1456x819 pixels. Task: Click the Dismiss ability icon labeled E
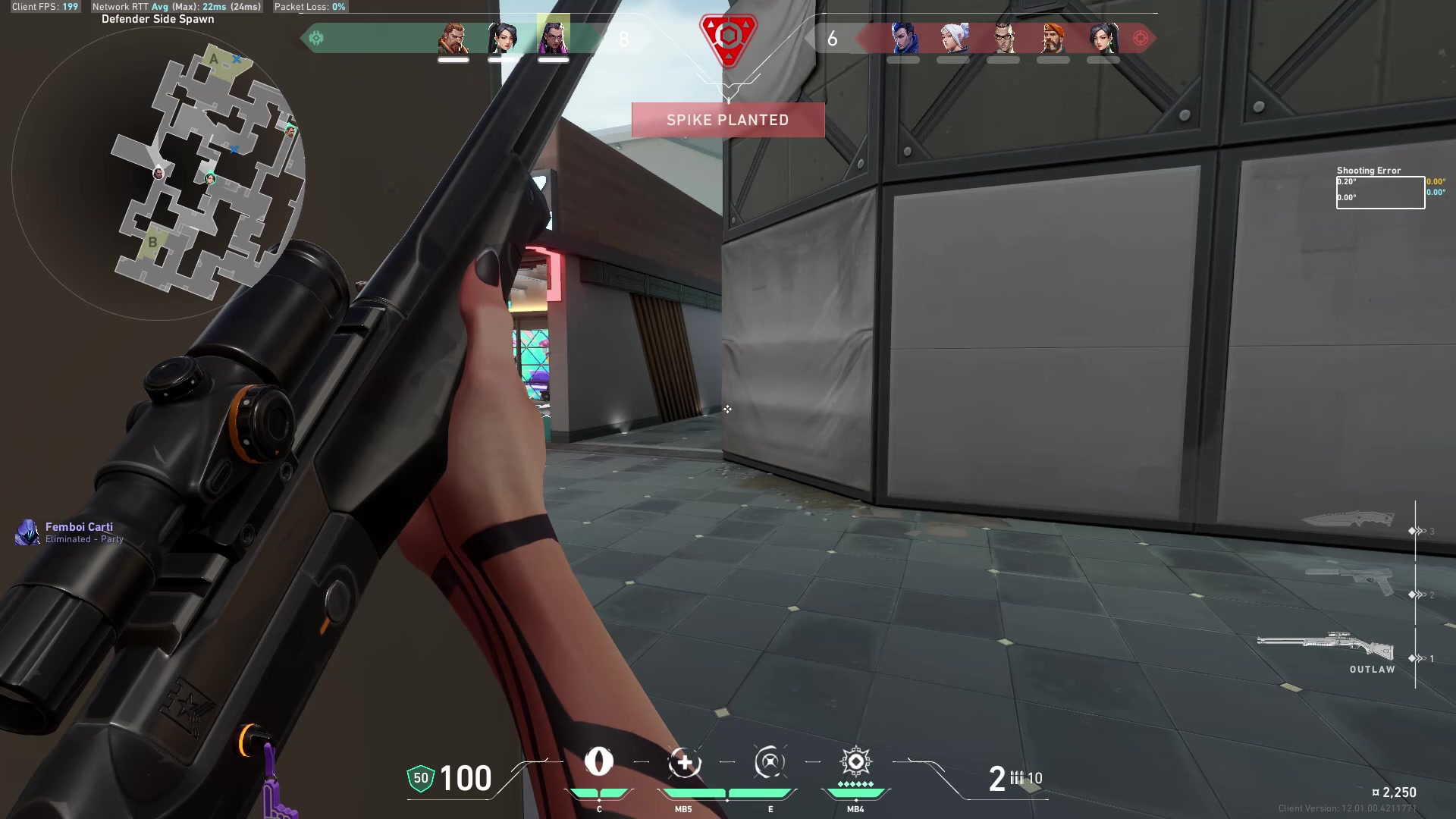tap(770, 764)
